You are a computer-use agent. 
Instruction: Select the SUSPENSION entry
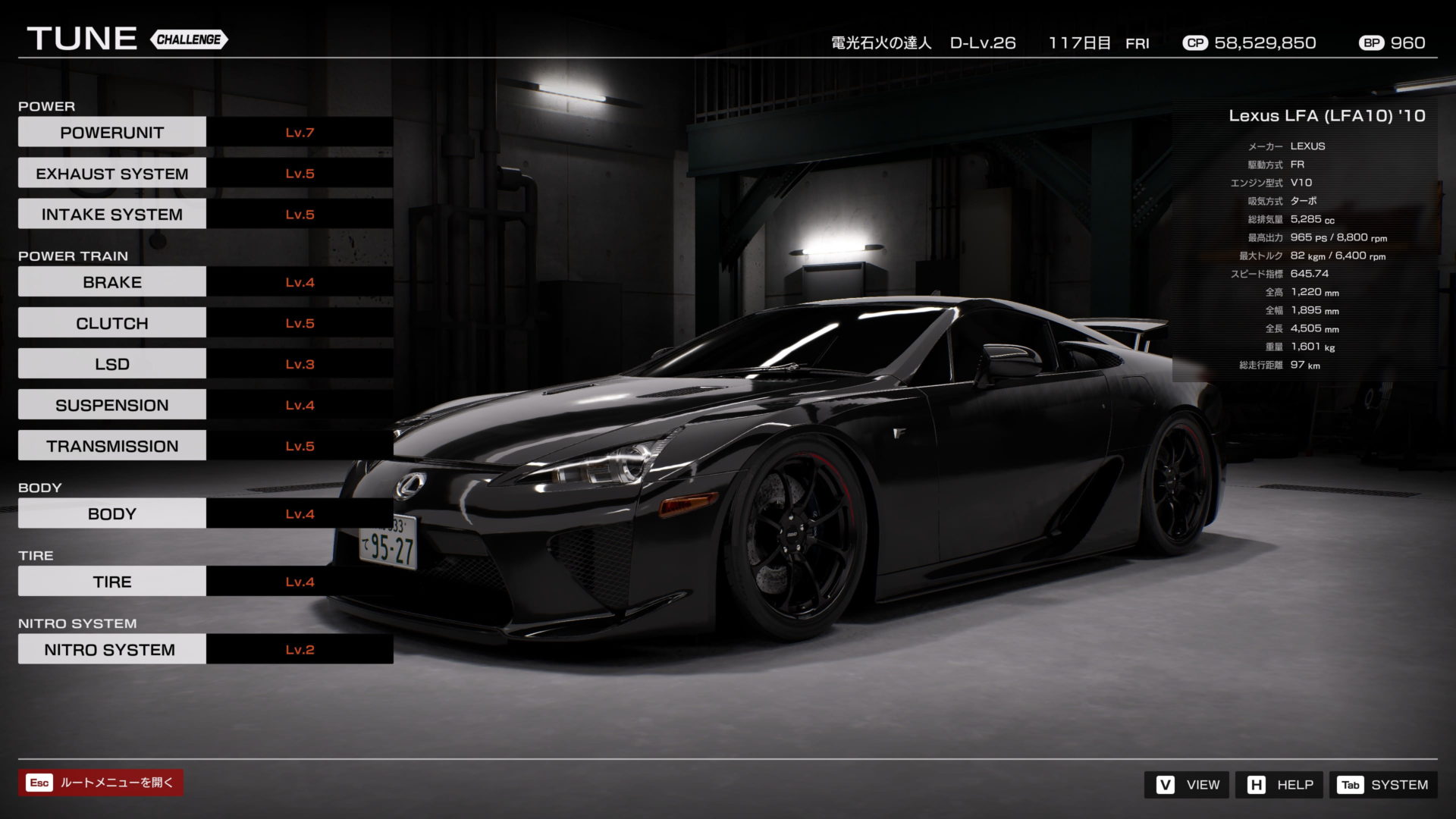[x=112, y=405]
